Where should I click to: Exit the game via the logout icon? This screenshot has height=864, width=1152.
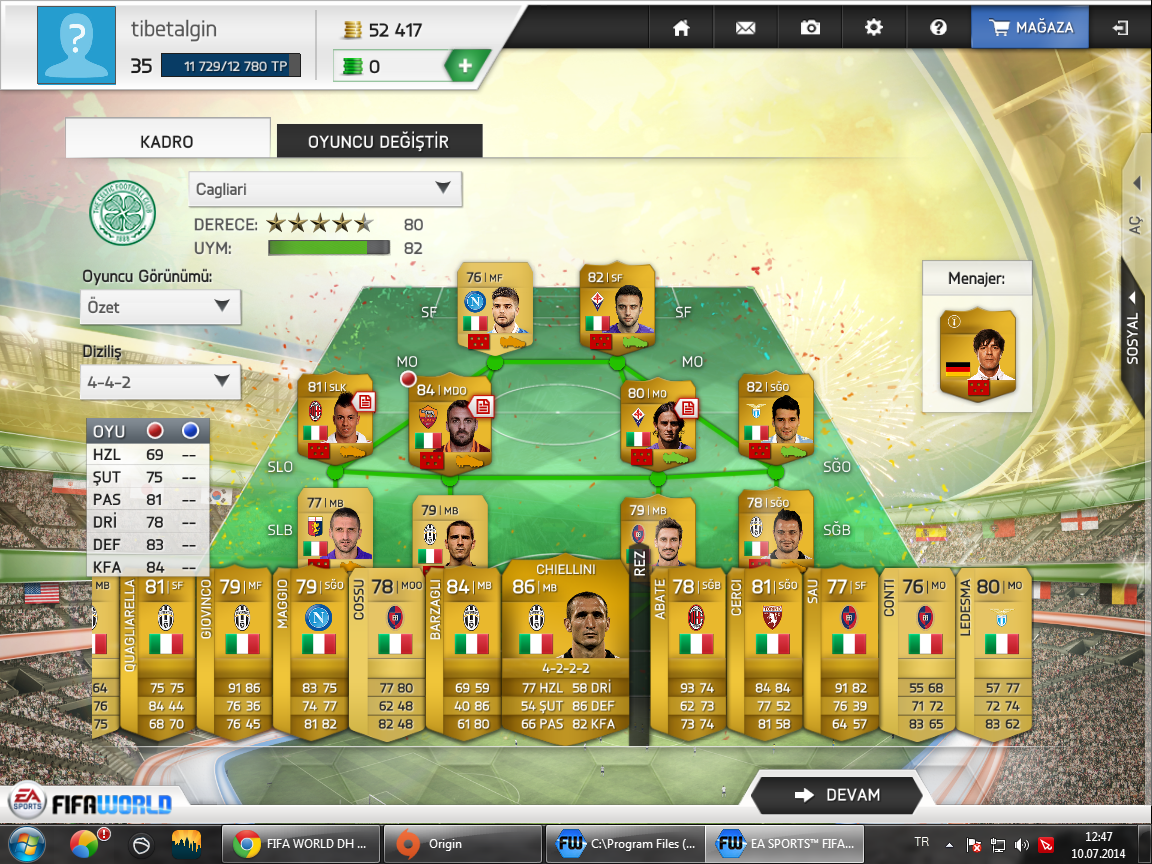(1120, 28)
